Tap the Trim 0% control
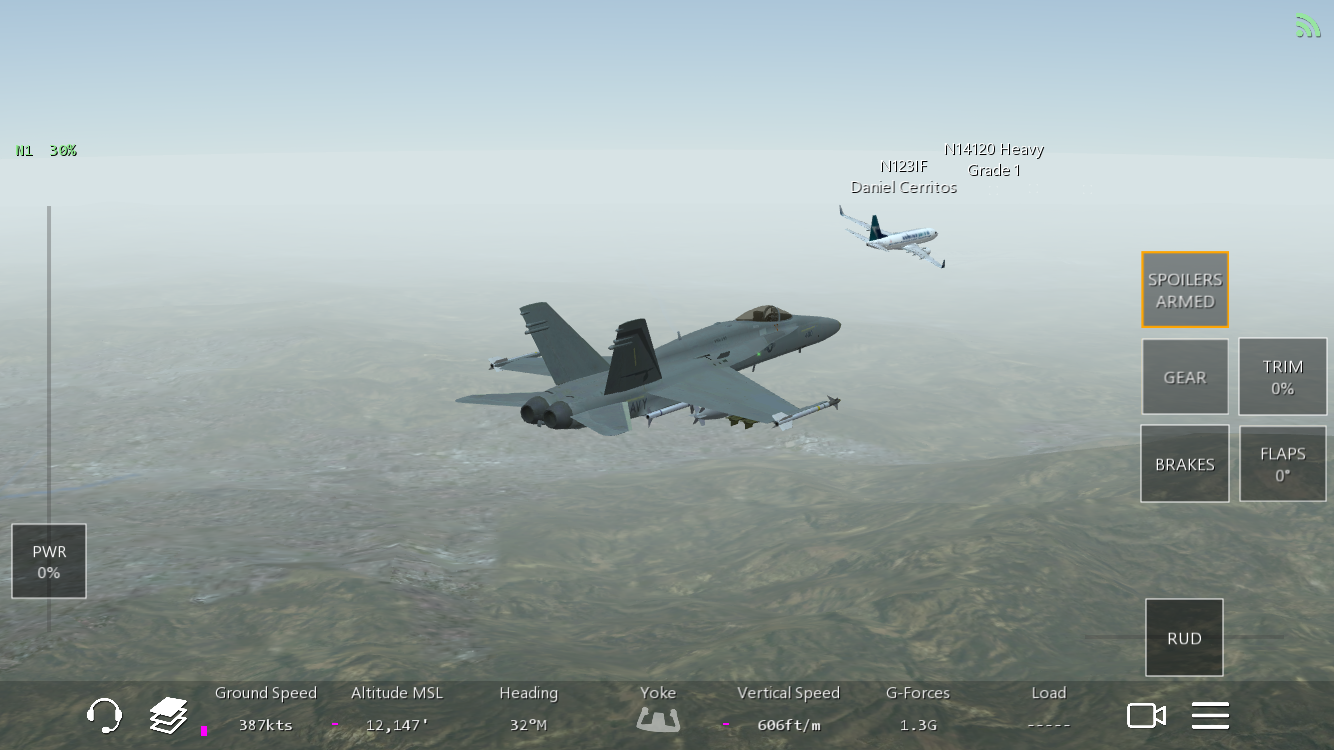This screenshot has width=1334, height=750. pos(1282,377)
